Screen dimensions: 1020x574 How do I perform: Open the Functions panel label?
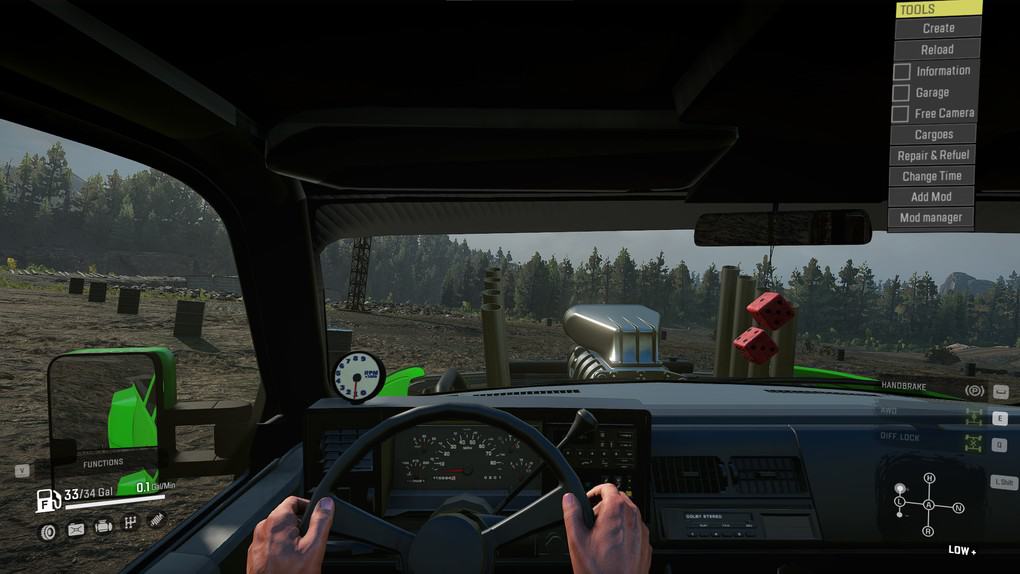[x=103, y=463]
